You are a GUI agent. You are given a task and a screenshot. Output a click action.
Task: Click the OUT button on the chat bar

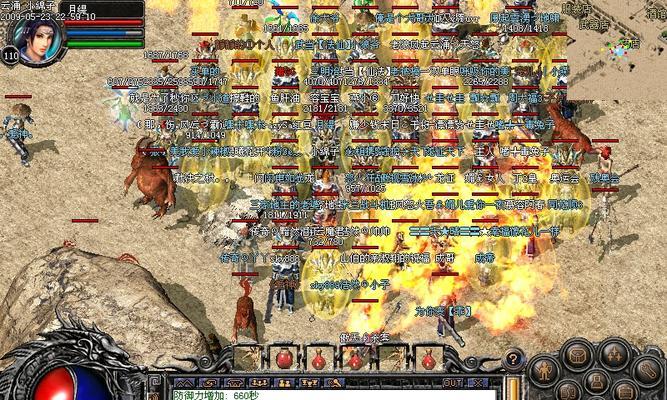(453, 382)
